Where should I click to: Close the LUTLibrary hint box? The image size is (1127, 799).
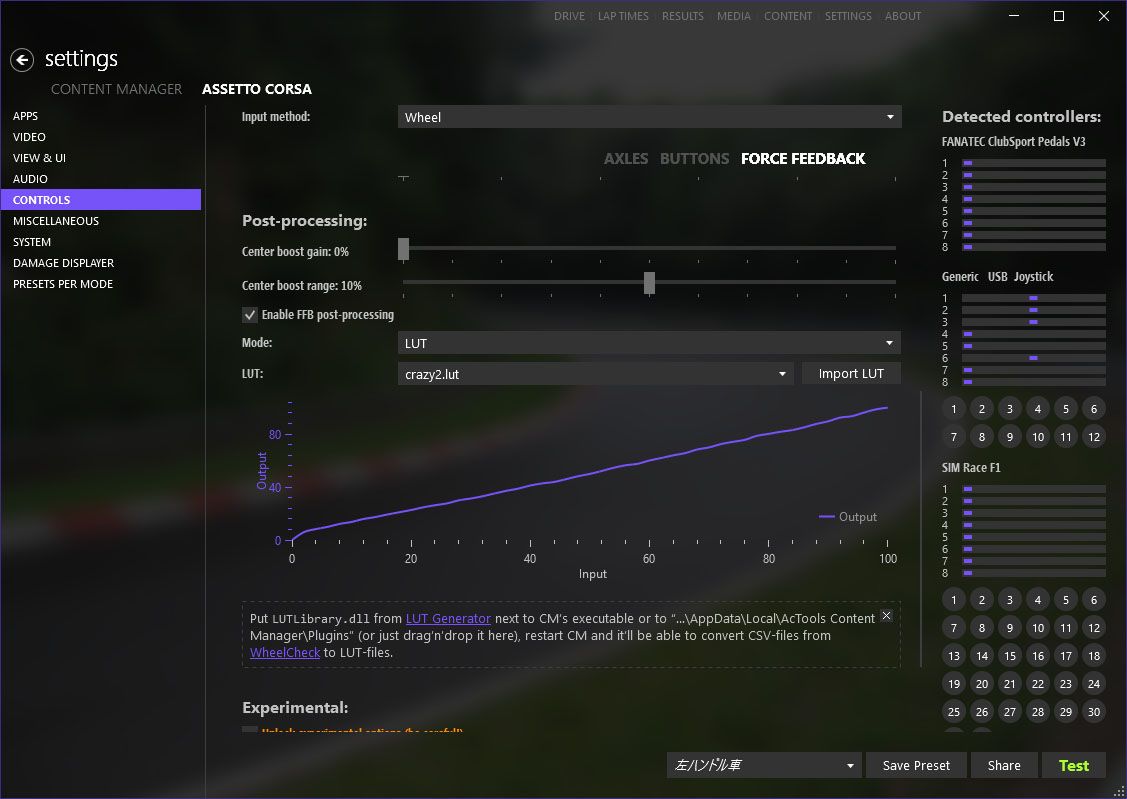pyautogui.click(x=886, y=616)
